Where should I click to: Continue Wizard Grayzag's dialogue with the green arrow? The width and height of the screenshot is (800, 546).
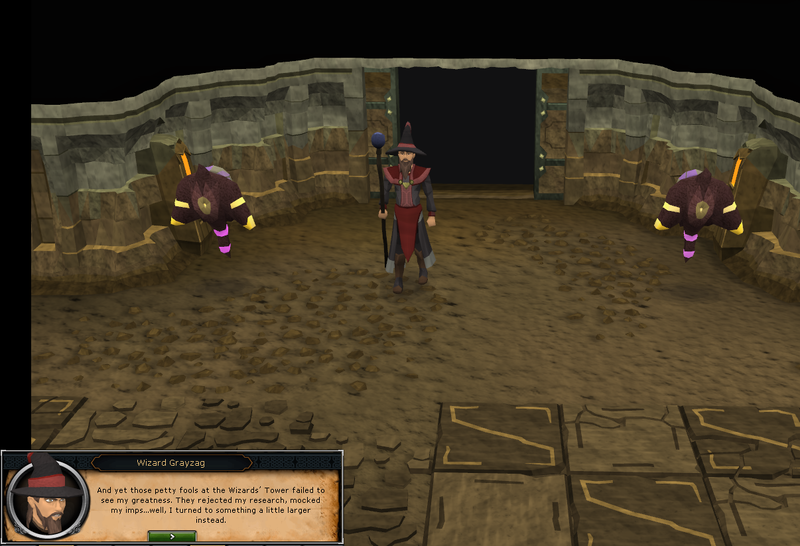pyautogui.click(x=171, y=536)
